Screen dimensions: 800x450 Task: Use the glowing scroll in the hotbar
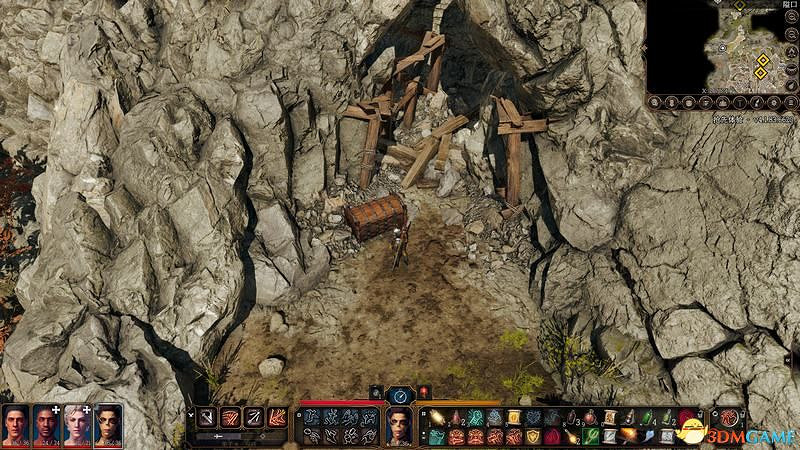pos(437,417)
